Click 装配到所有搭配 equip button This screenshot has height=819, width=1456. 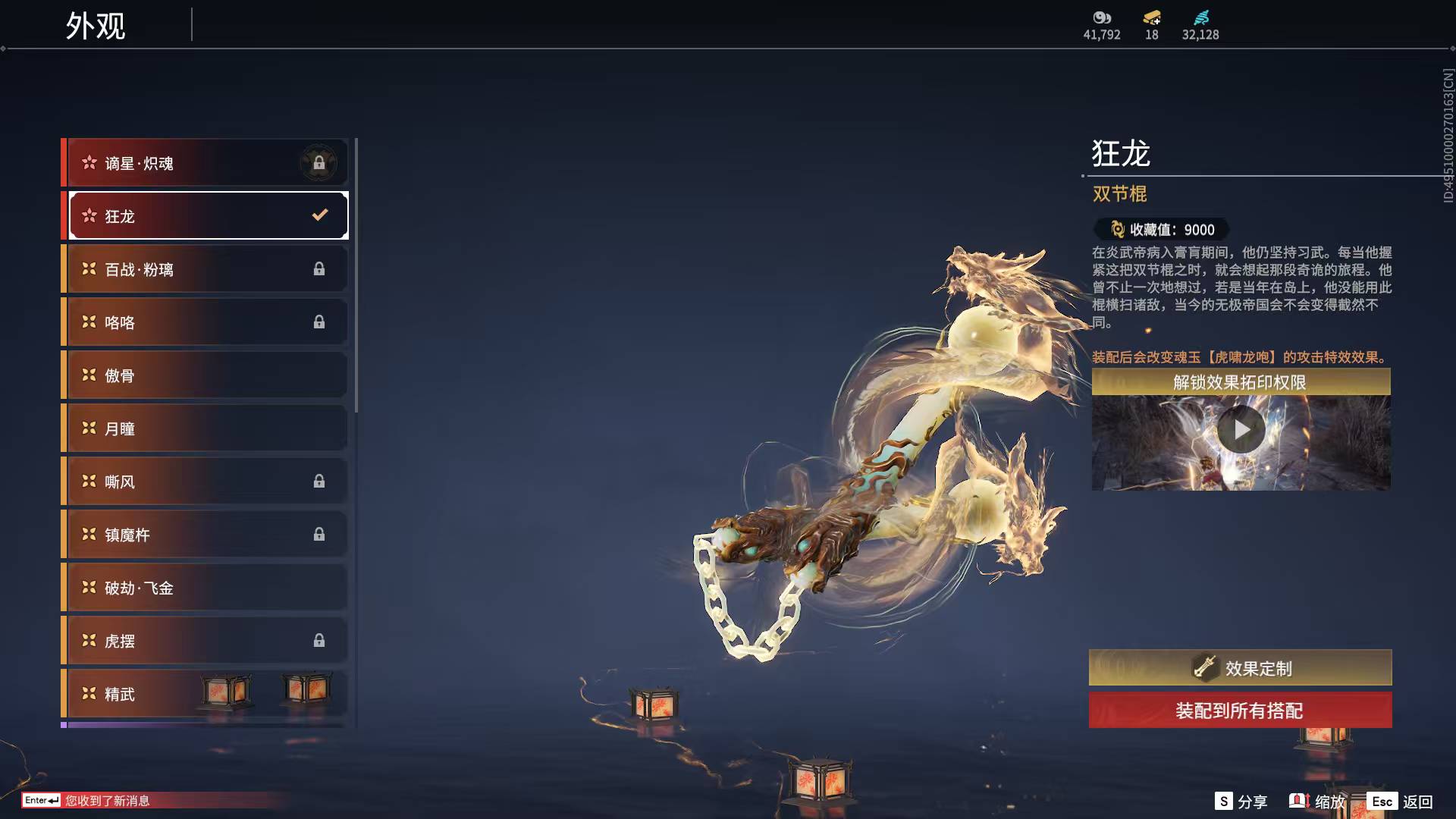1240,711
